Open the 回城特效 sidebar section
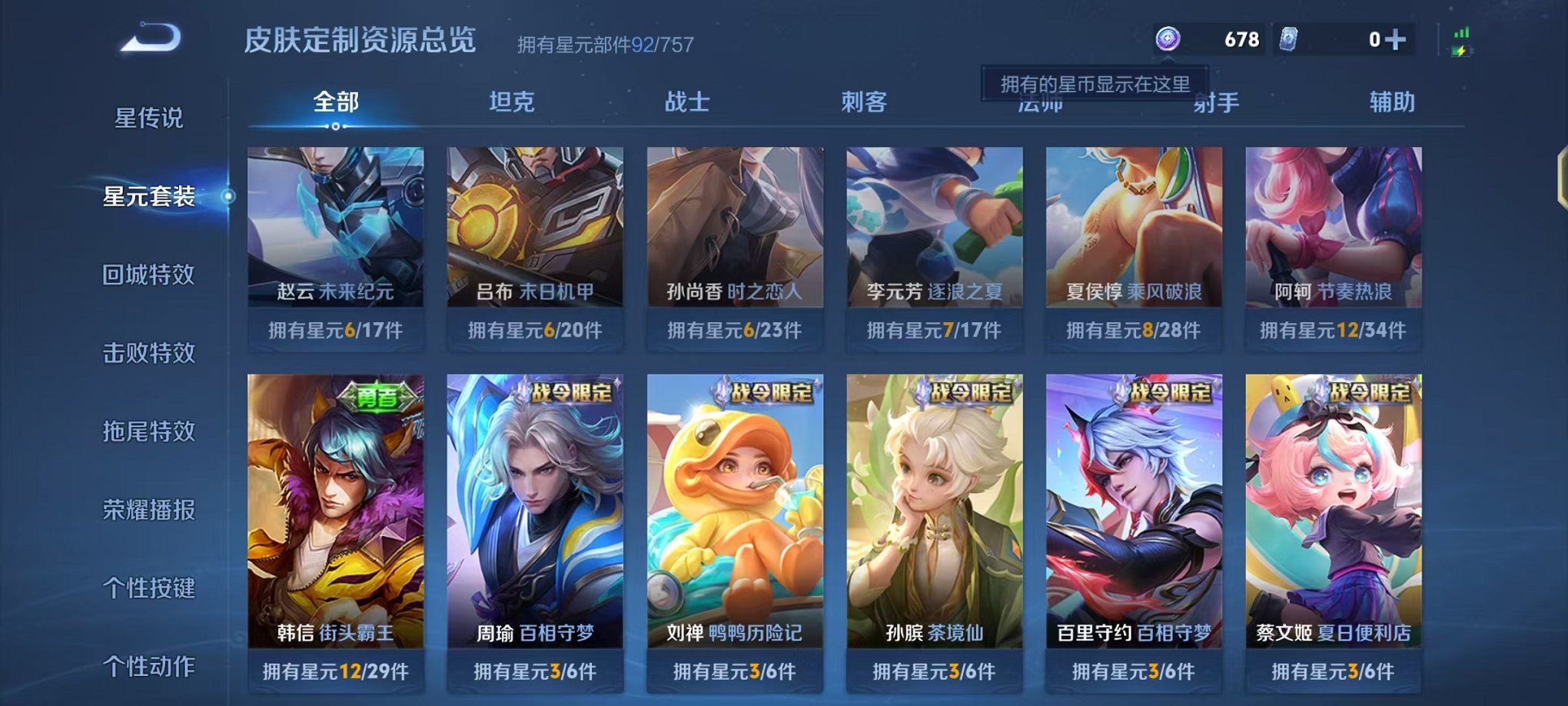This screenshot has width=1568, height=706. [x=147, y=275]
